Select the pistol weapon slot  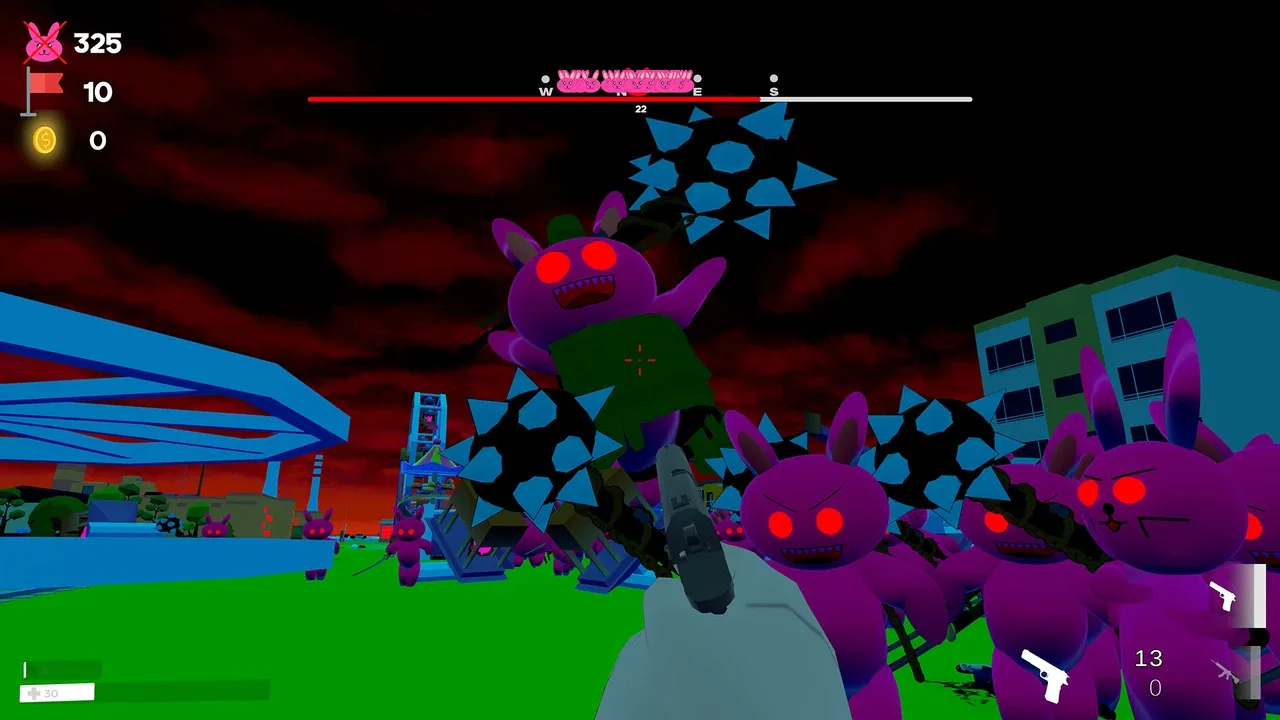coord(1223,596)
